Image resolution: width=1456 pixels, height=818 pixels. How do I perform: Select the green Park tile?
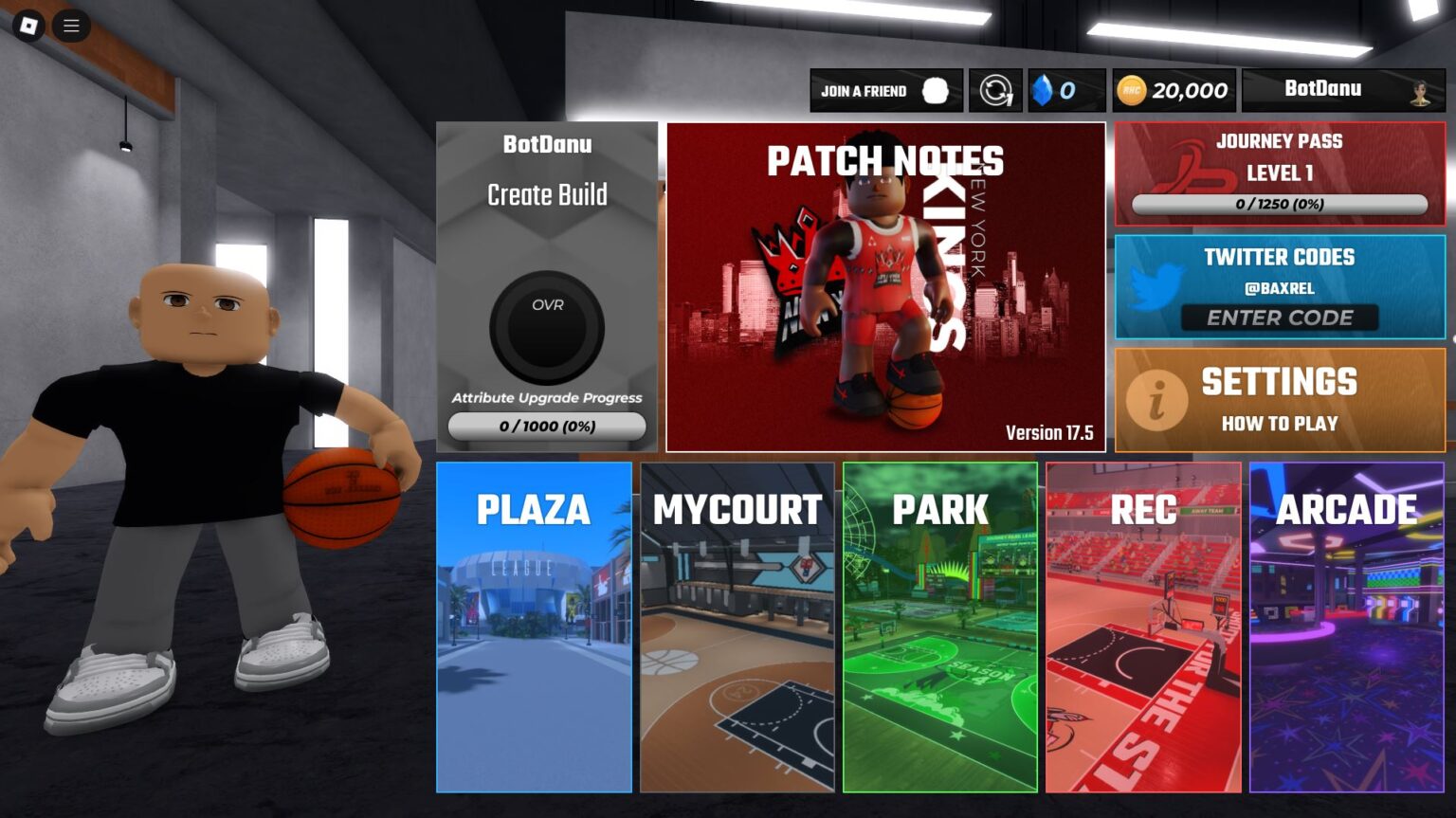tap(940, 627)
